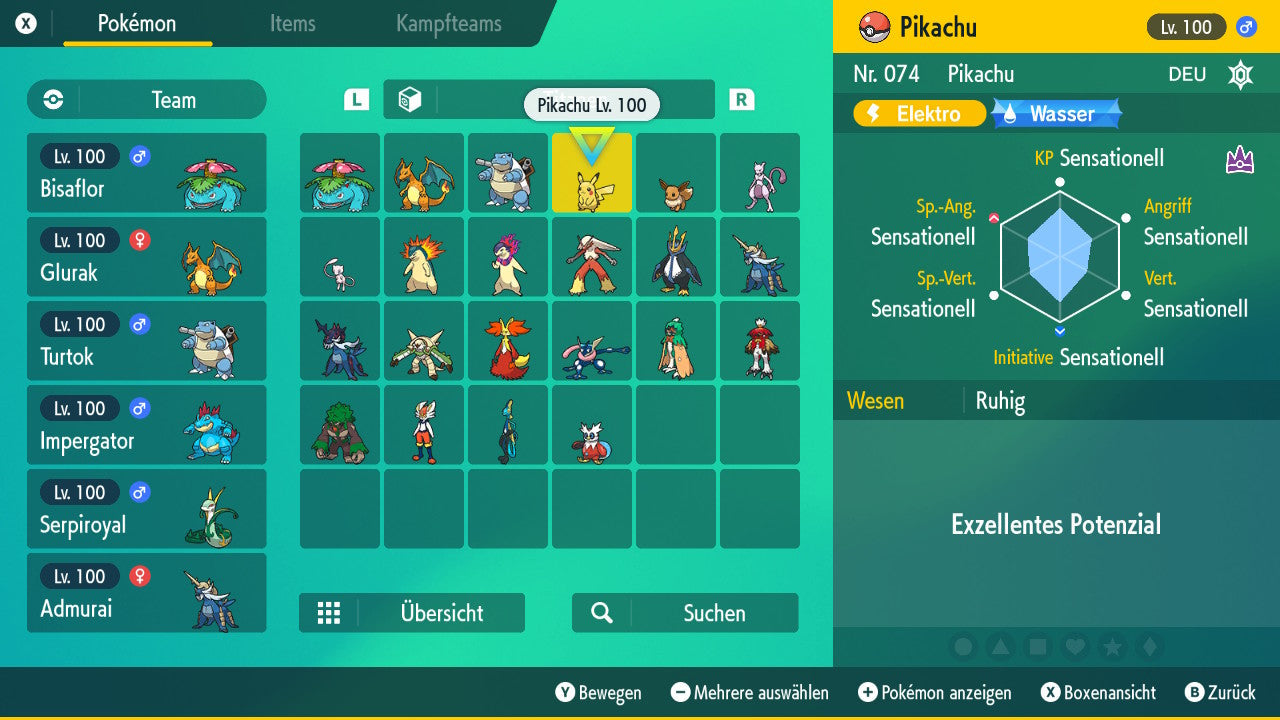Open the Kampfteams tab
Viewport: 1280px width, 720px height.
click(447, 24)
